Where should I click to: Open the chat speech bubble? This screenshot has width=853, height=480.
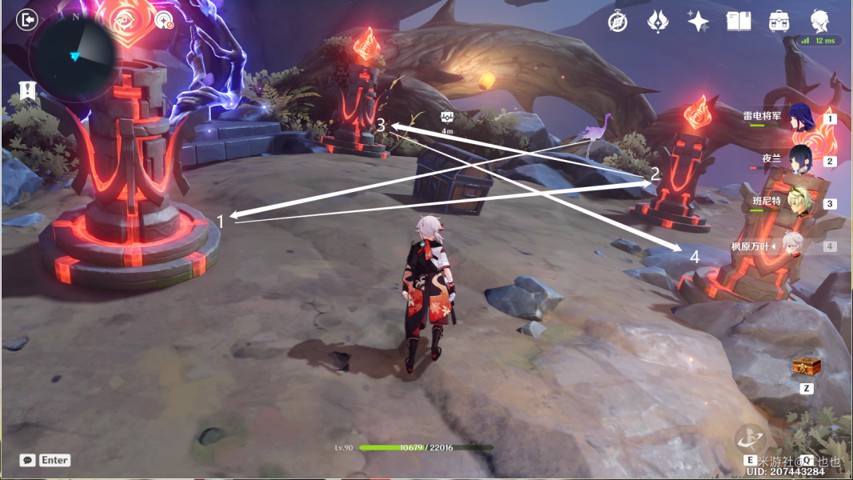(27, 460)
